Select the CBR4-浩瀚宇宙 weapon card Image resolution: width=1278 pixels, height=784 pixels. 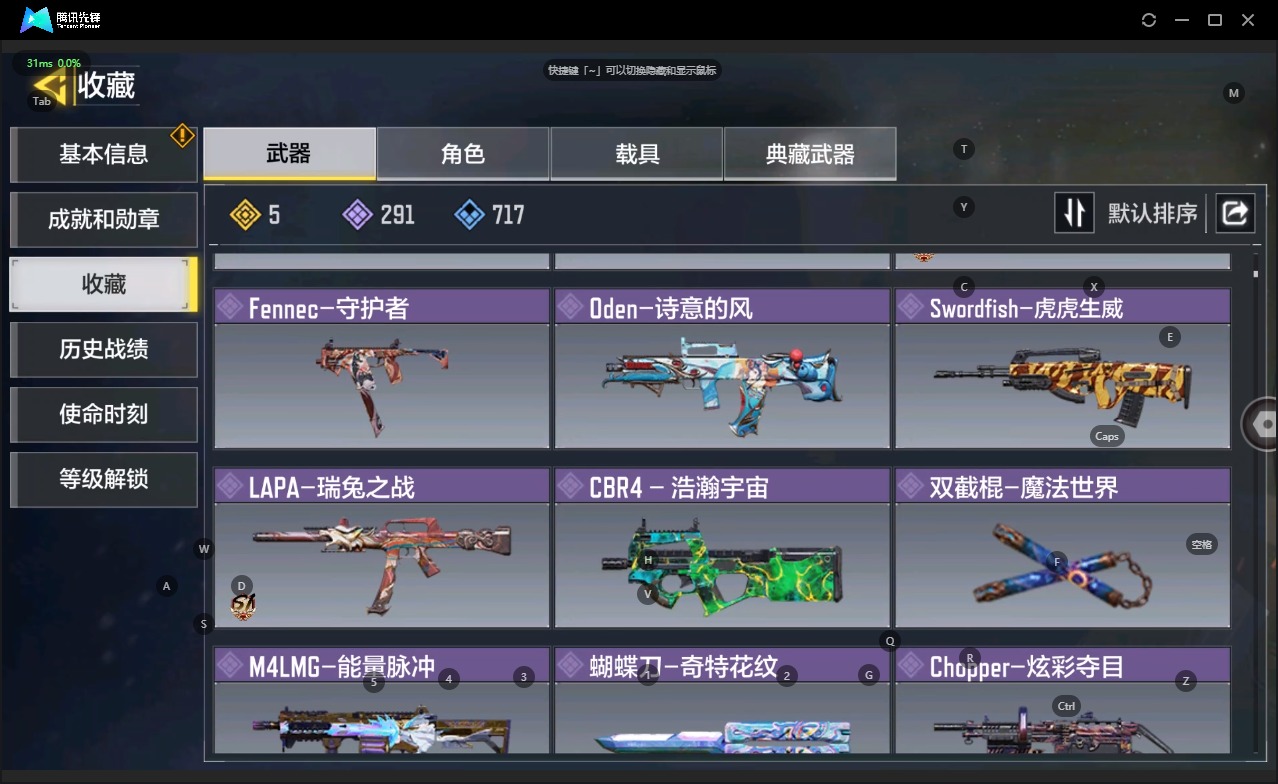(x=721, y=548)
